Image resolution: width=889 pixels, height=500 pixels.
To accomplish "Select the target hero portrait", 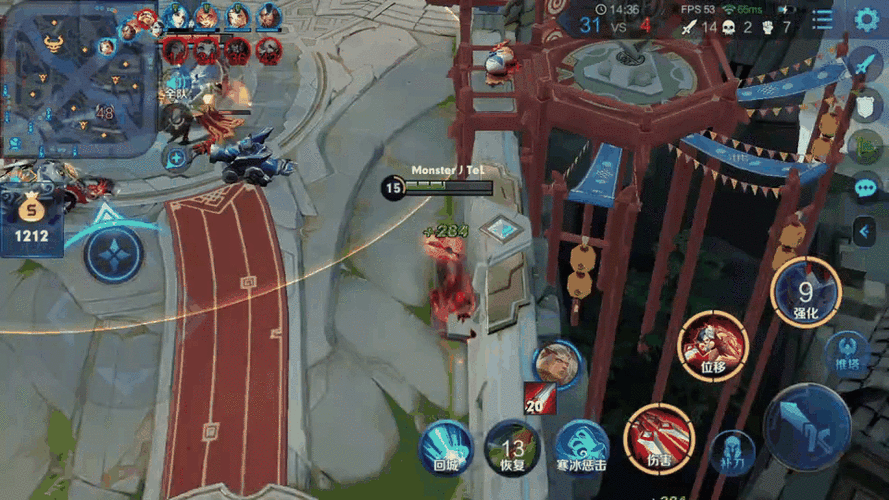I will (x=557, y=365).
